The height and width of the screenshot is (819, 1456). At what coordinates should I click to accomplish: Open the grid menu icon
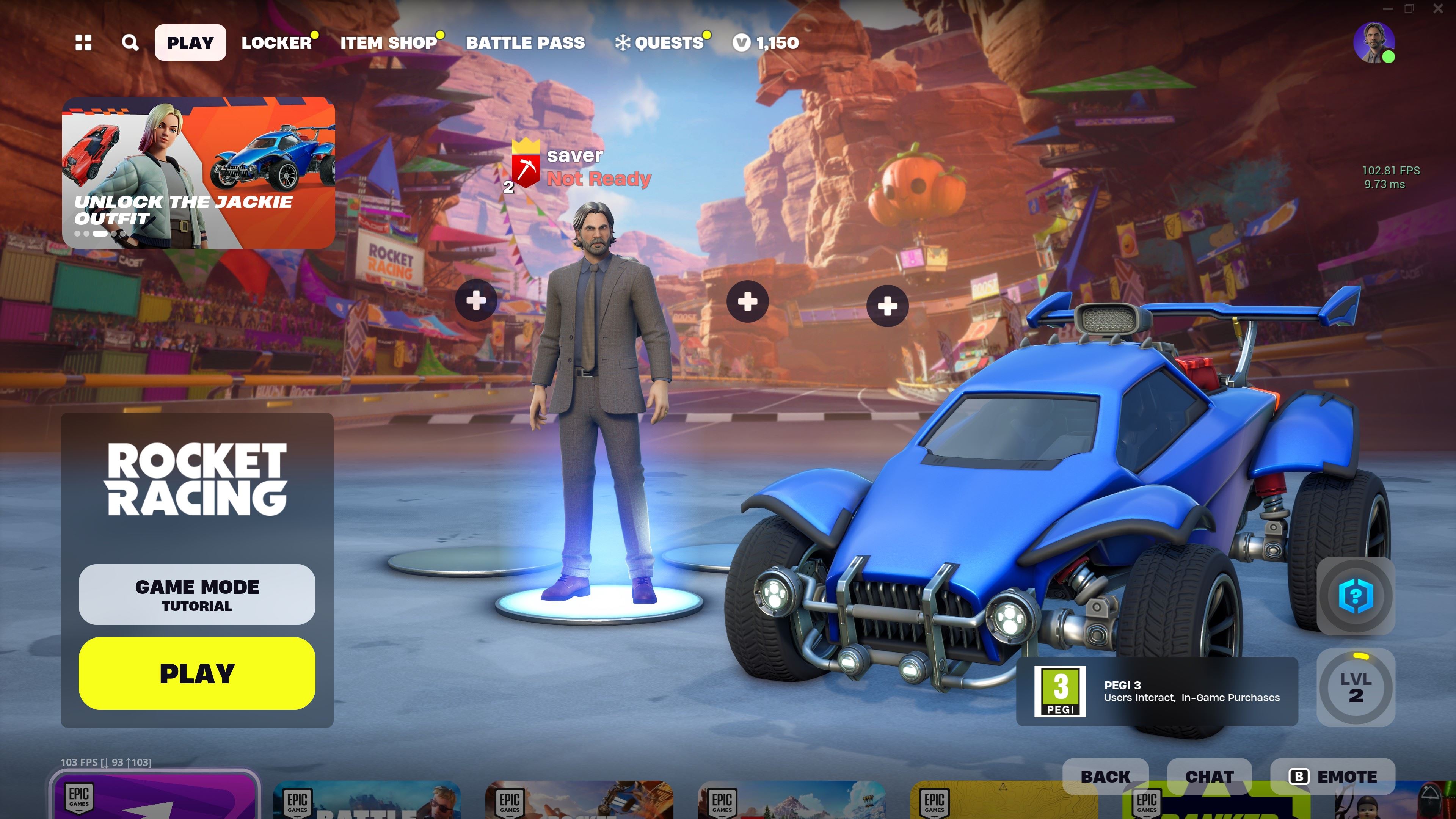tap(83, 42)
